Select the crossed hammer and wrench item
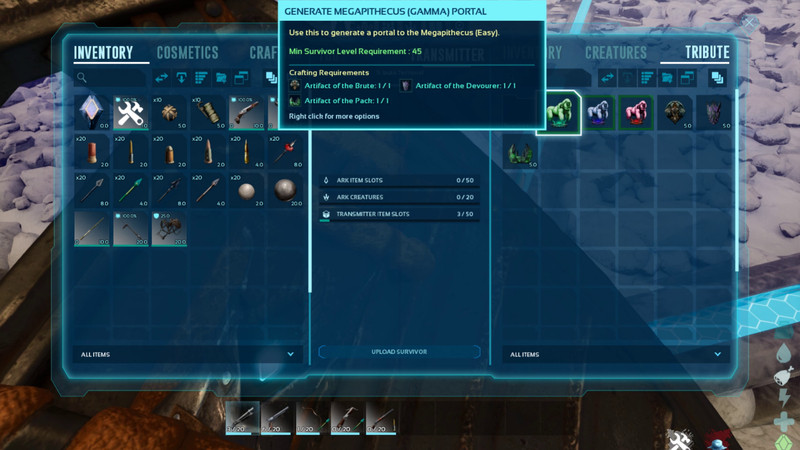Image resolution: width=800 pixels, height=450 pixels. click(131, 113)
